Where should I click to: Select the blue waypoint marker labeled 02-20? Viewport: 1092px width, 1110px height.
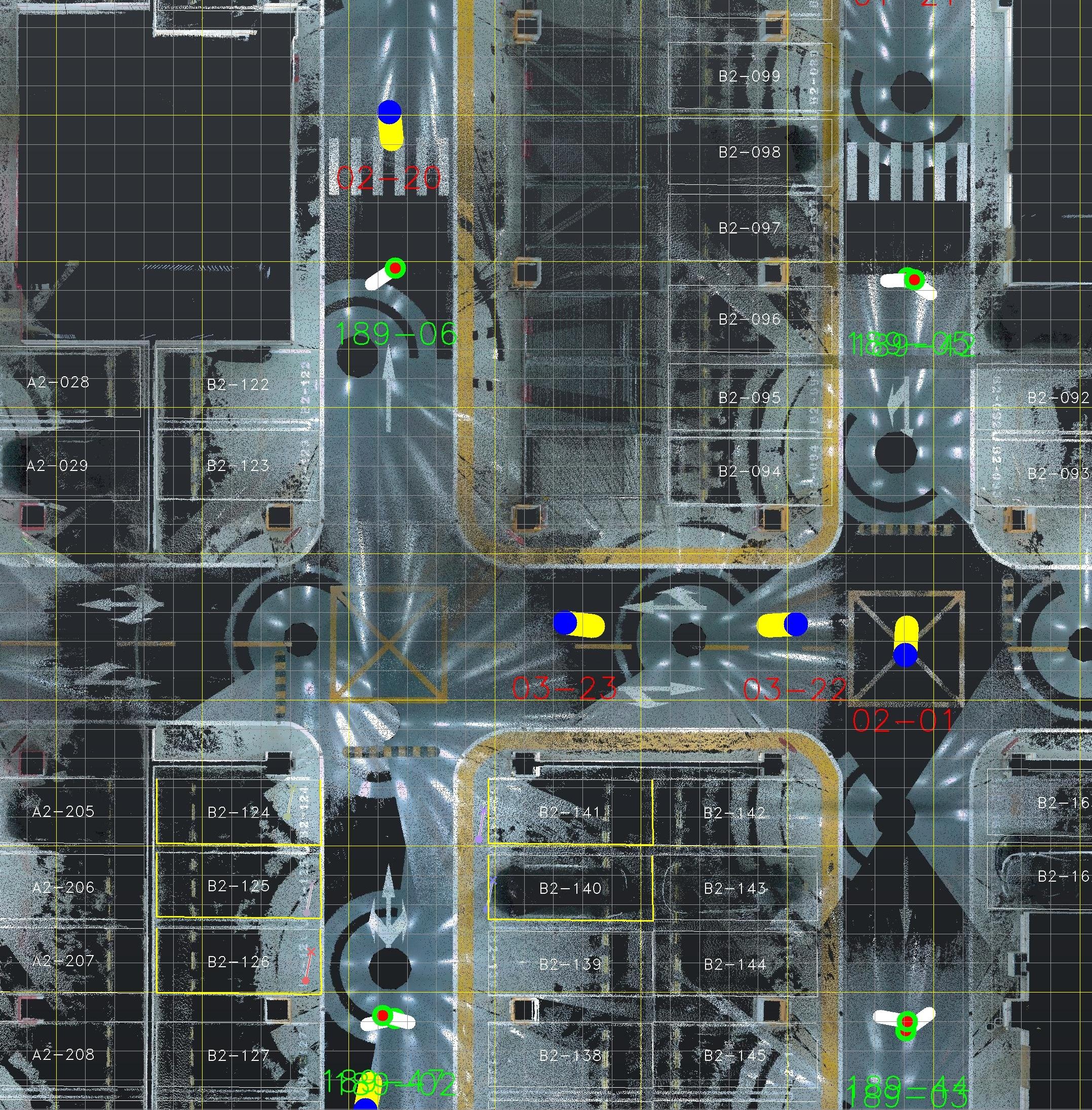click(389, 112)
